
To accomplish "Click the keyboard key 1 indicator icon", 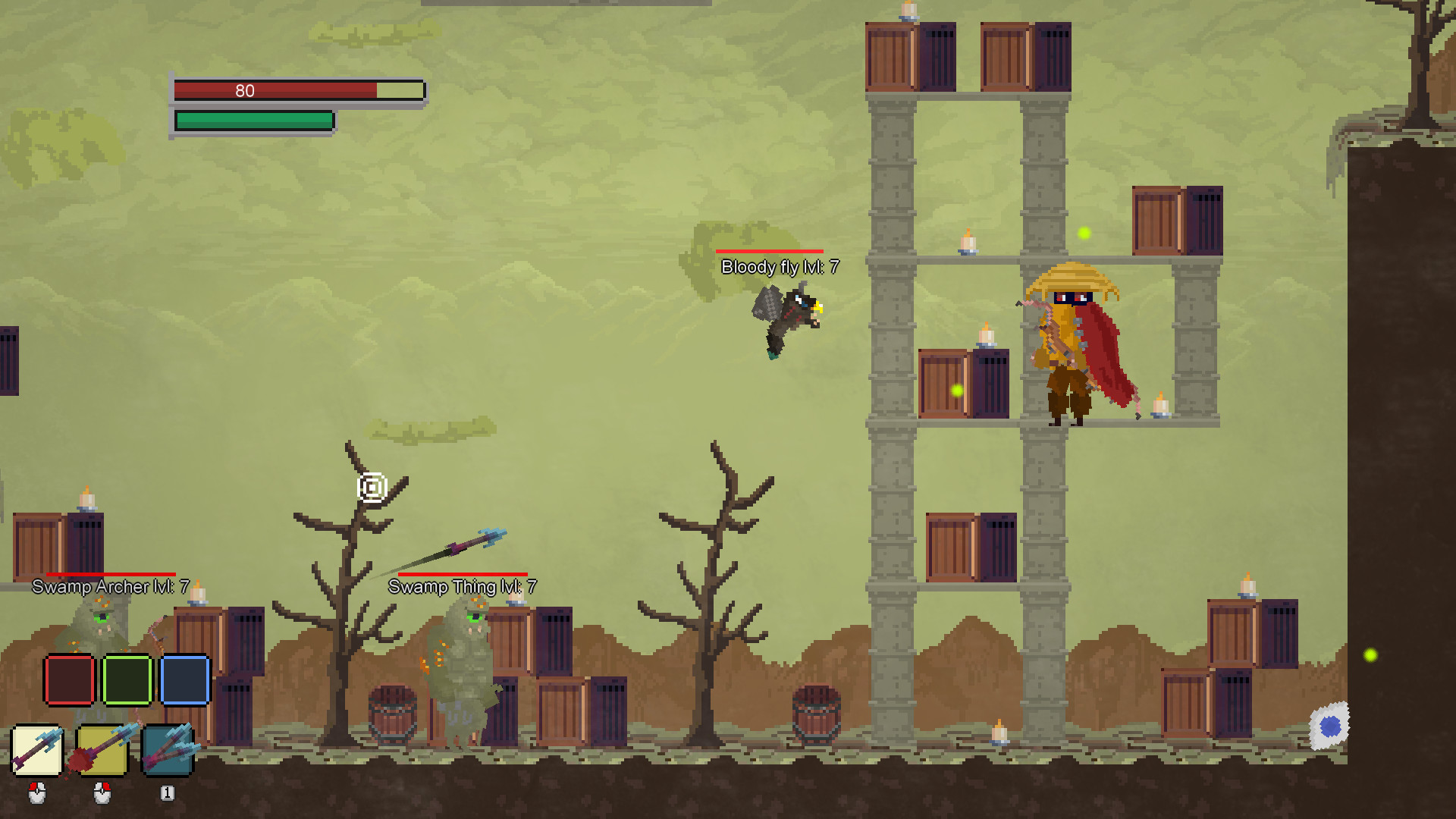I will 166,792.
